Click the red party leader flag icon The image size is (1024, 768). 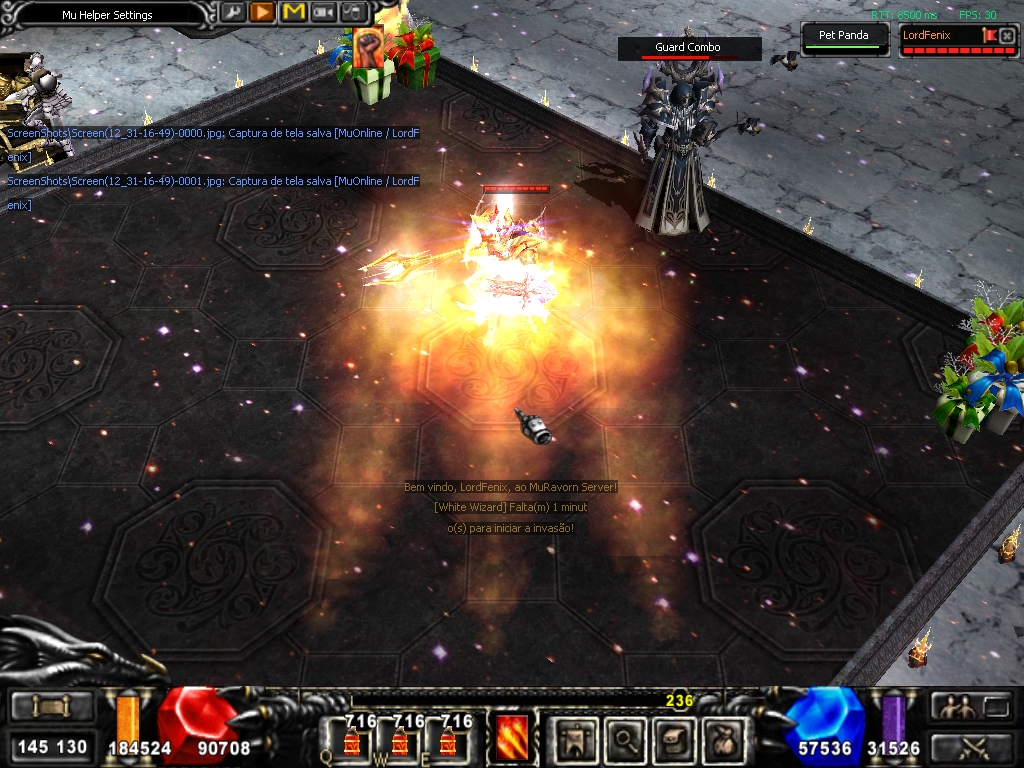[x=990, y=36]
